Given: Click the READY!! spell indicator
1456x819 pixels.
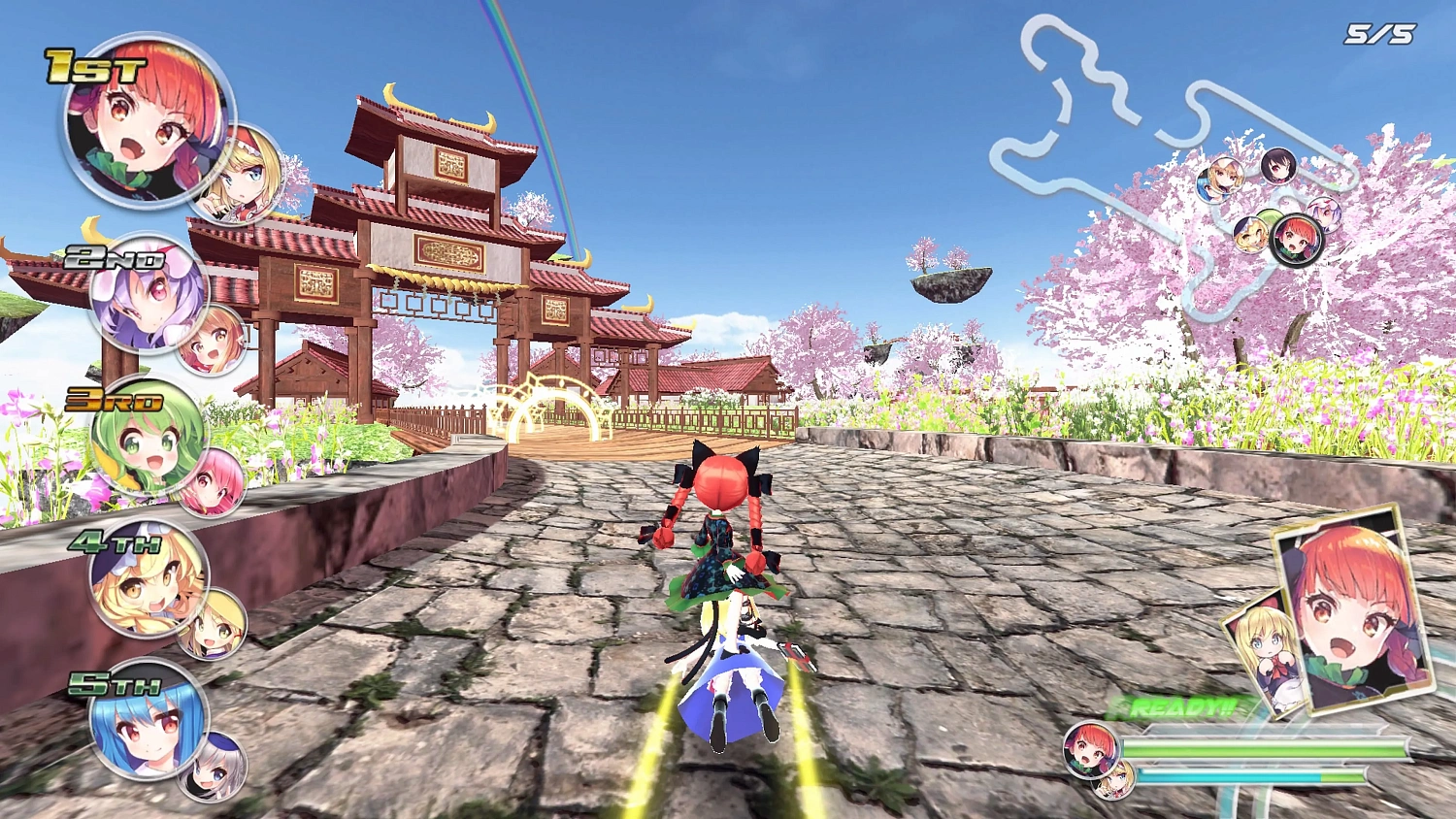Looking at the screenshot, I should coord(1177,707).
